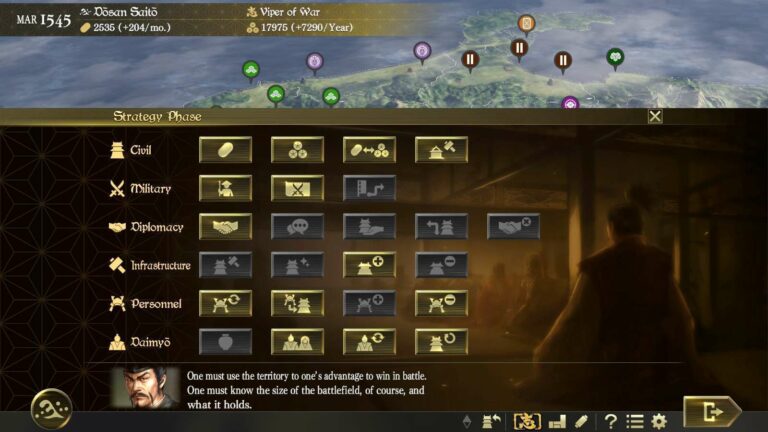Open the list icon in the bottom toolbar
This screenshot has height=432, width=768.
point(634,421)
